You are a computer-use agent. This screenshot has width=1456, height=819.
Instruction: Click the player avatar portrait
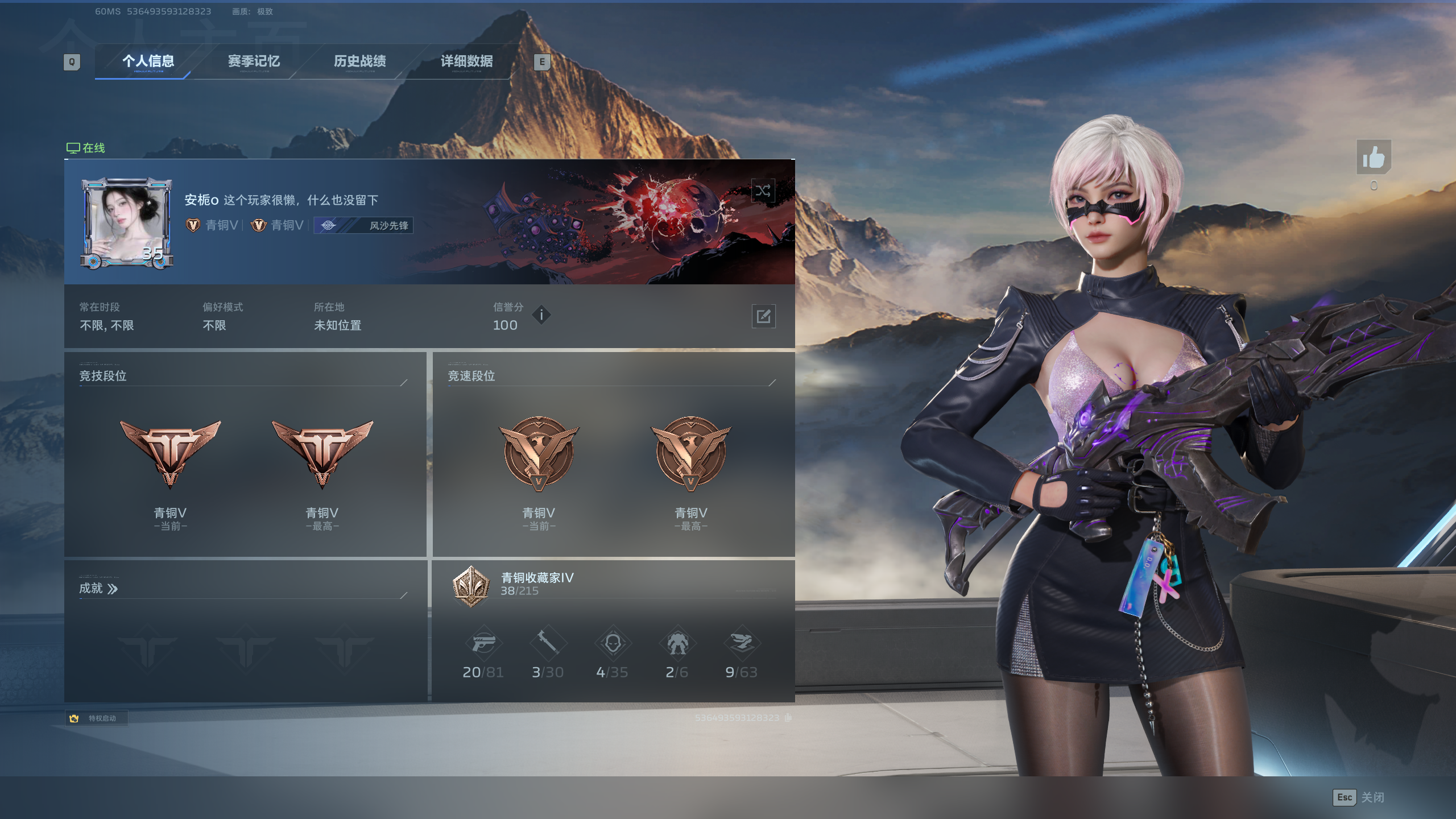click(x=127, y=223)
